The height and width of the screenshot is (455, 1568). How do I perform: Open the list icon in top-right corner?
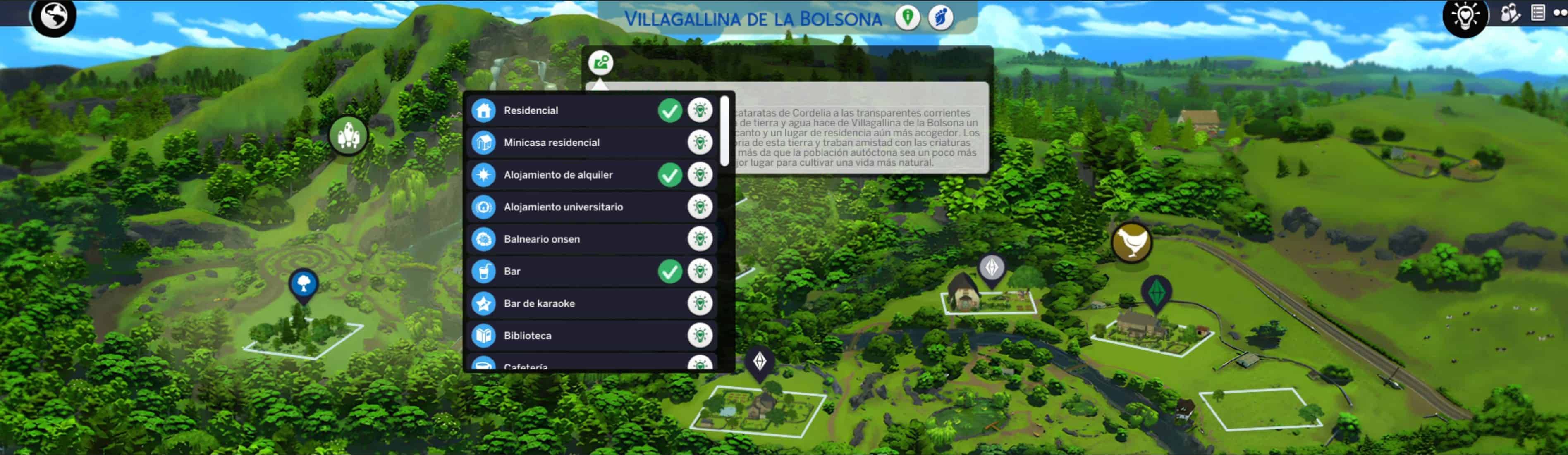click(x=1537, y=13)
